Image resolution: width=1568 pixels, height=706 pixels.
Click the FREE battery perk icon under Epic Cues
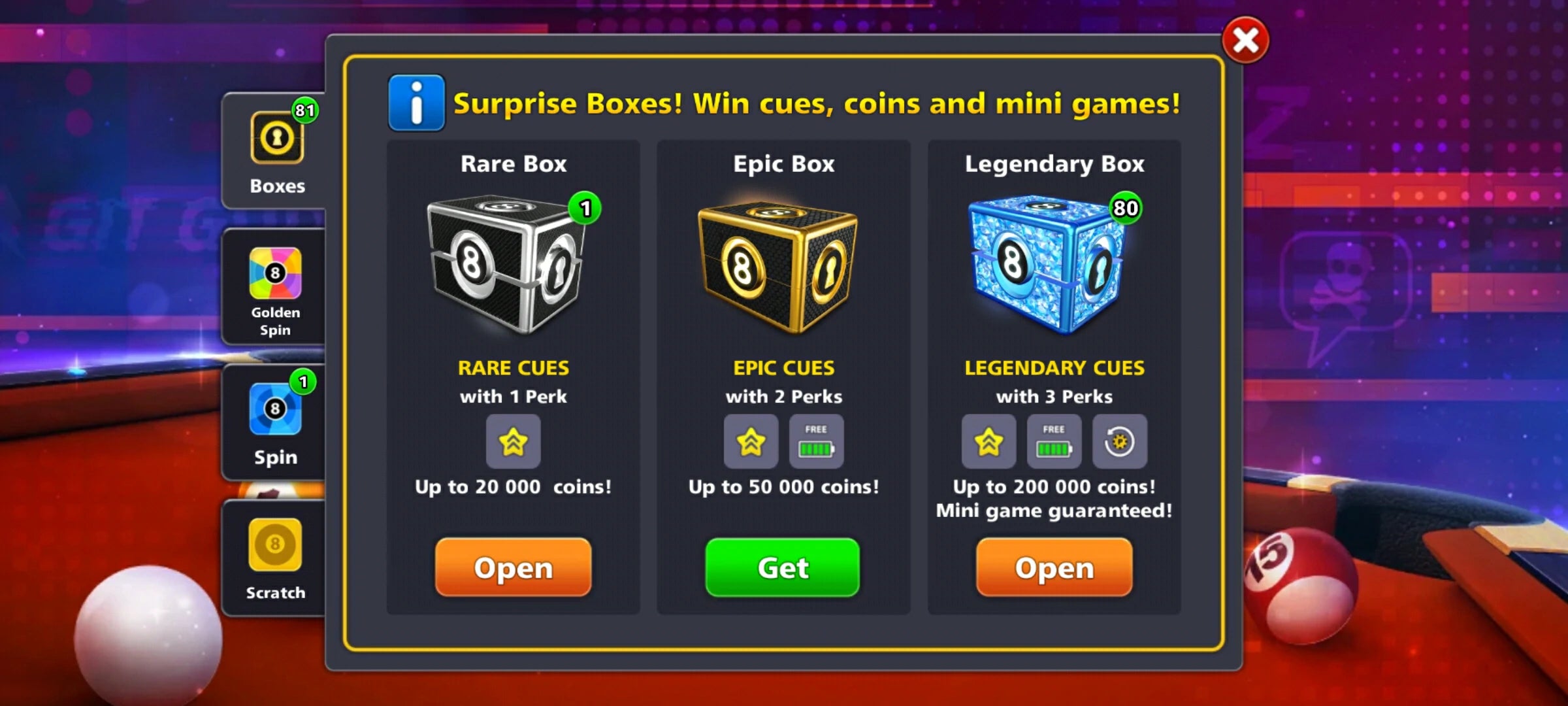pos(816,443)
